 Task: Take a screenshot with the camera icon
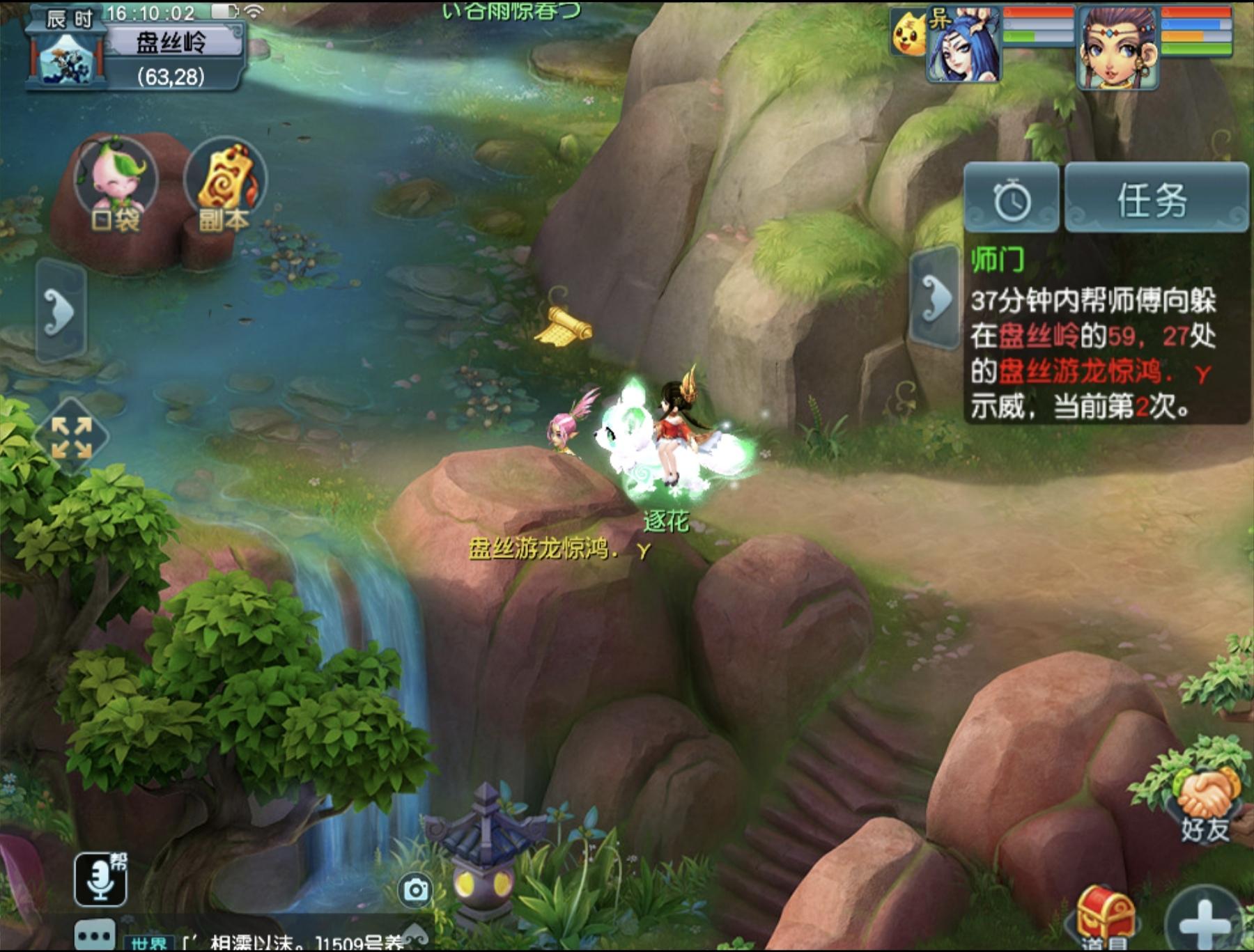[415, 889]
